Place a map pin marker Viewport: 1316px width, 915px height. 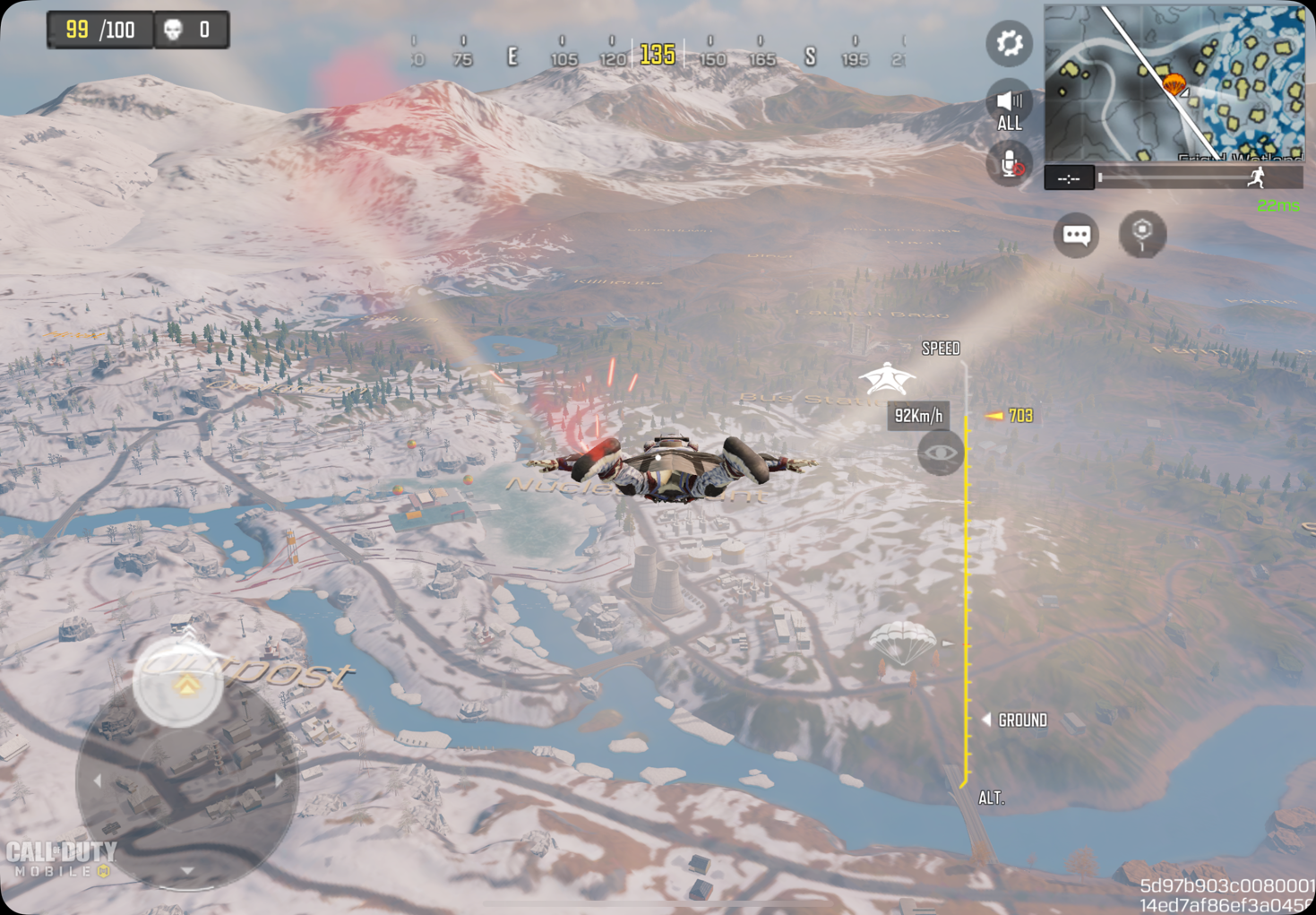[1142, 234]
